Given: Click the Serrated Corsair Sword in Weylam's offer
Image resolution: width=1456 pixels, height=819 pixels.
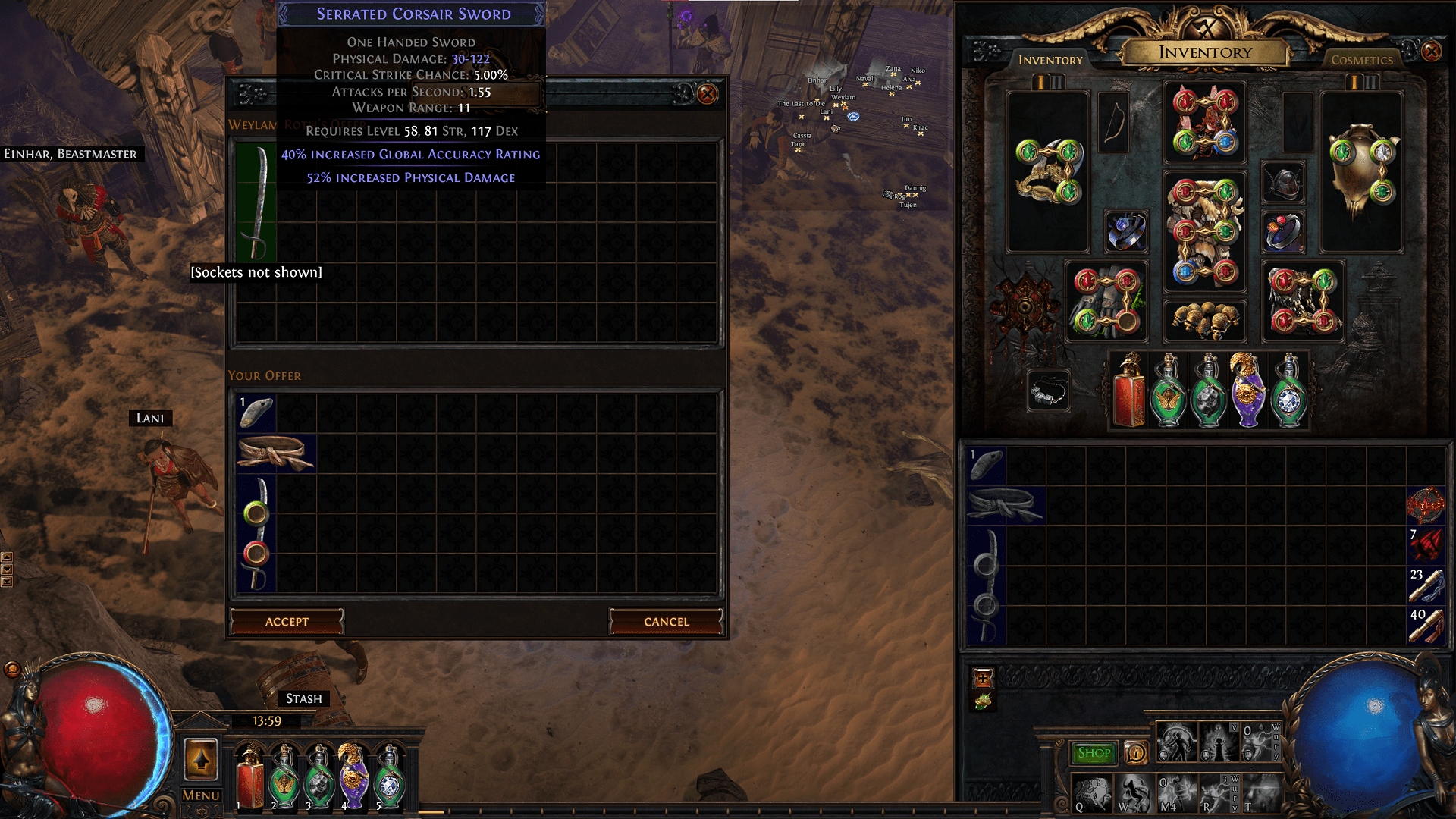Looking at the screenshot, I should click(258, 201).
